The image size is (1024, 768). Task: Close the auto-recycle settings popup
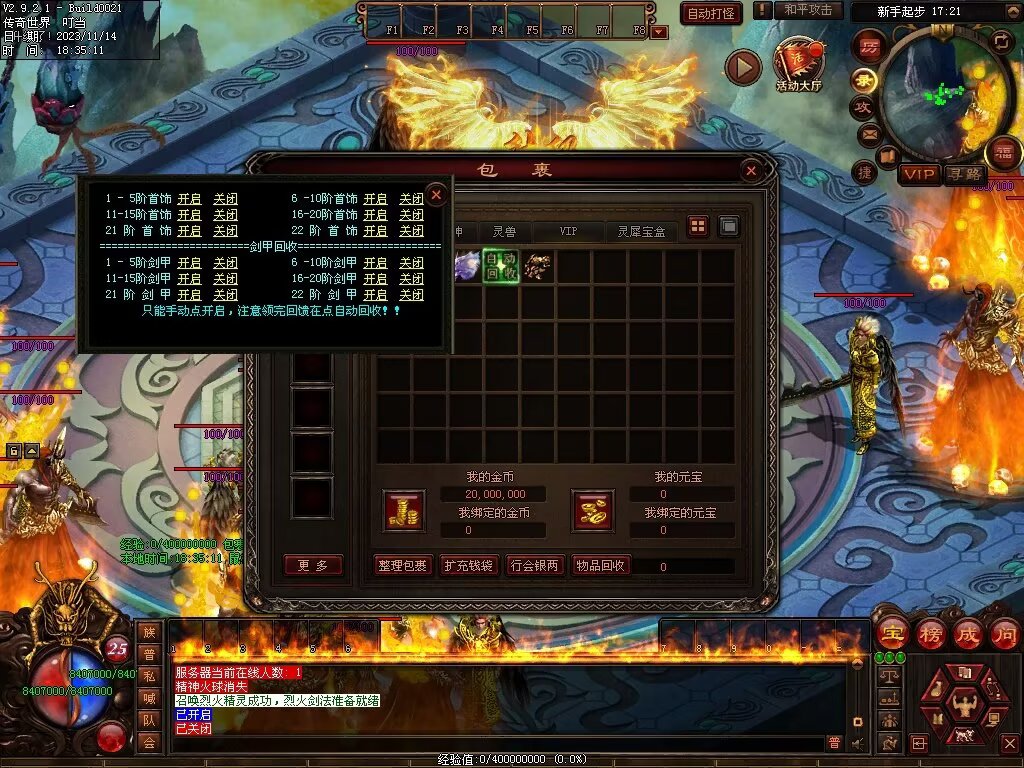point(436,194)
